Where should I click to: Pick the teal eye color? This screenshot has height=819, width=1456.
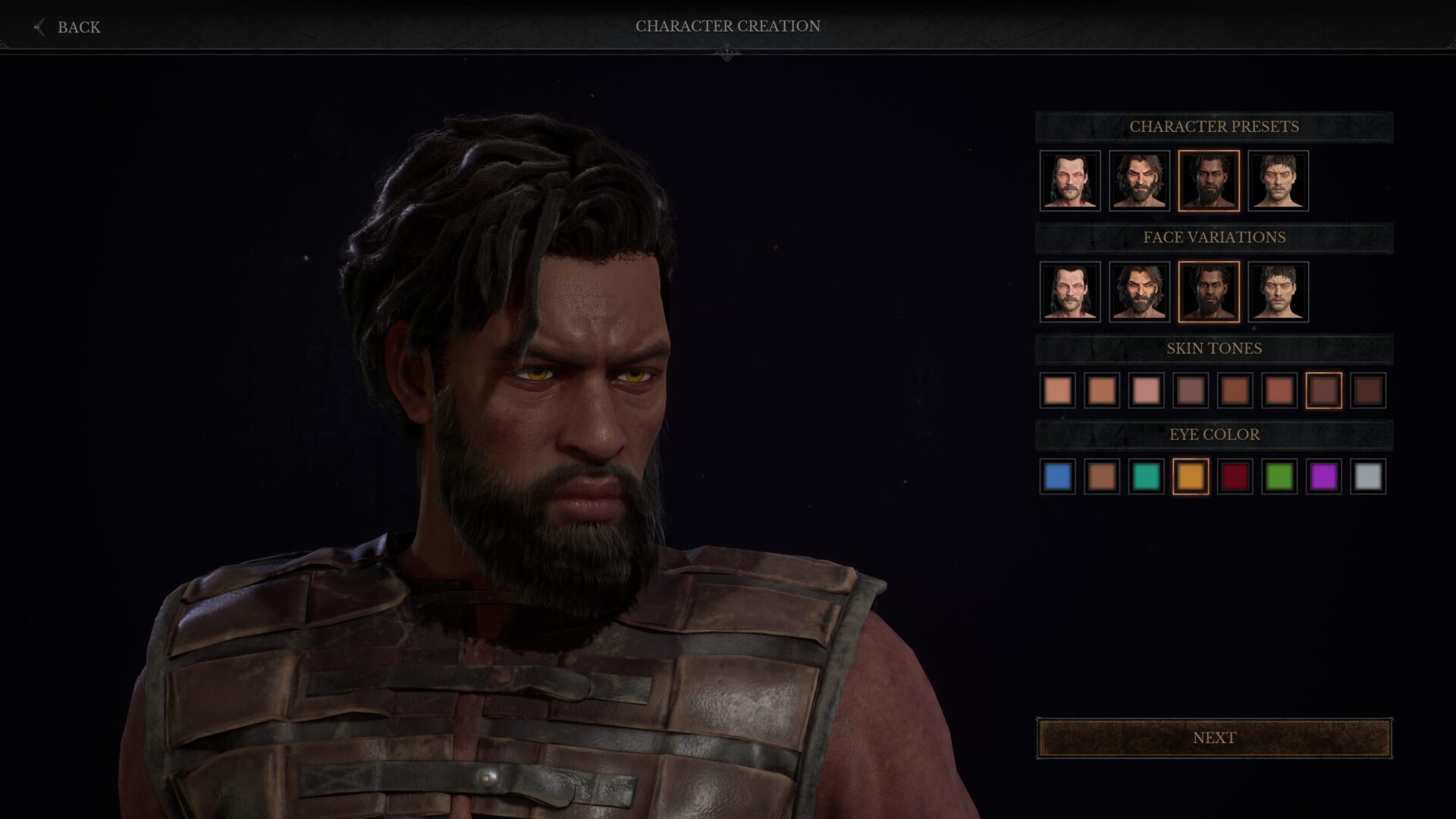pyautogui.click(x=1146, y=477)
